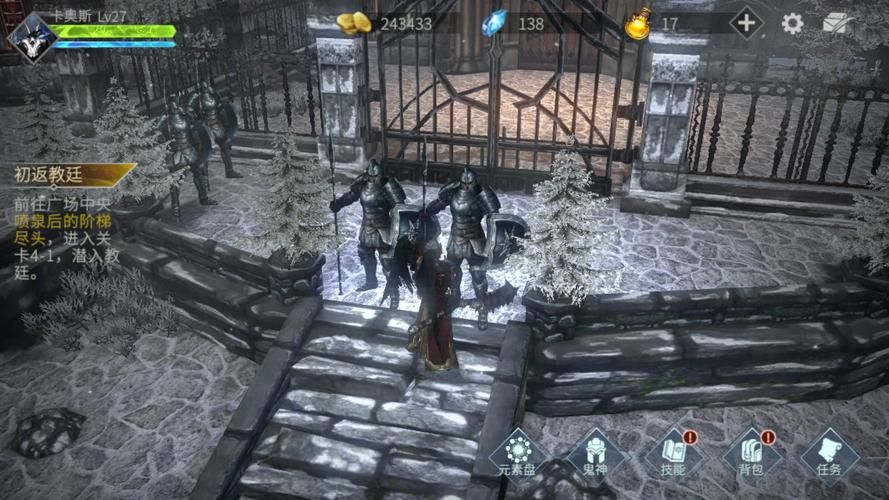Tap the gold coins currency icon
Viewport: 889px width, 500px height.
tap(353, 23)
